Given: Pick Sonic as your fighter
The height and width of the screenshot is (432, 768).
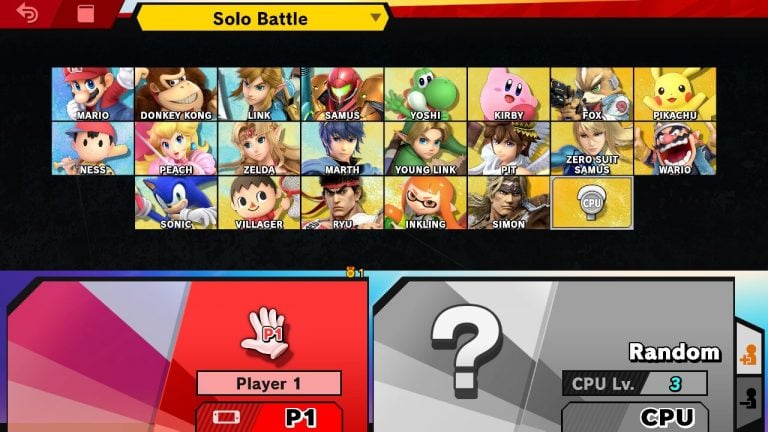Looking at the screenshot, I should click(x=175, y=203).
